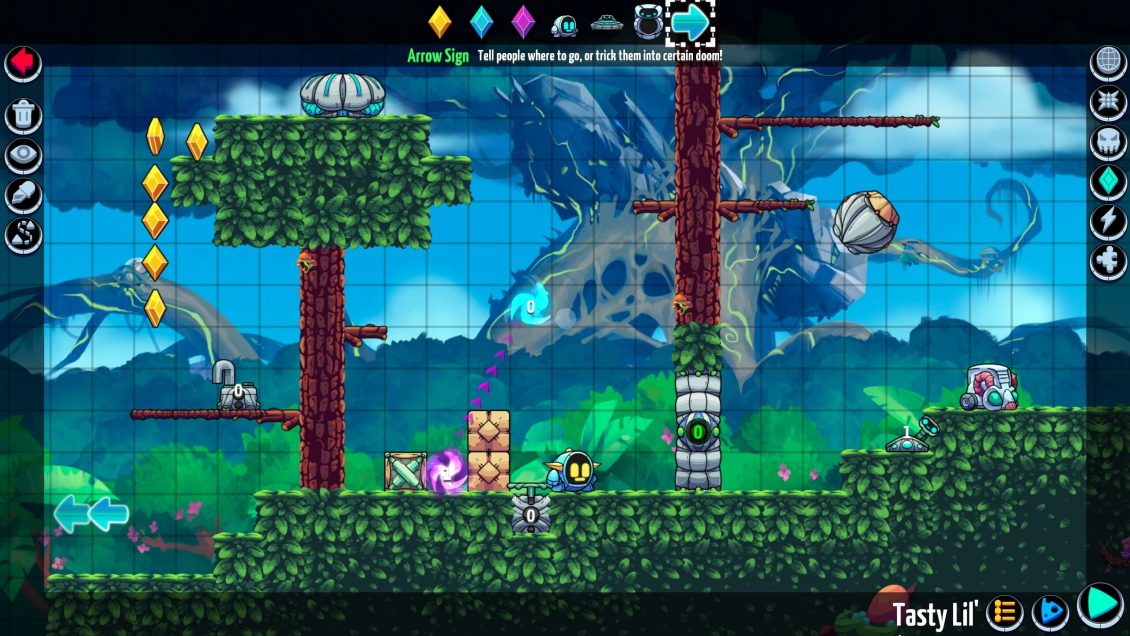The width and height of the screenshot is (1130, 636).
Task: Choose the Arrow Sign item
Action: (691, 22)
